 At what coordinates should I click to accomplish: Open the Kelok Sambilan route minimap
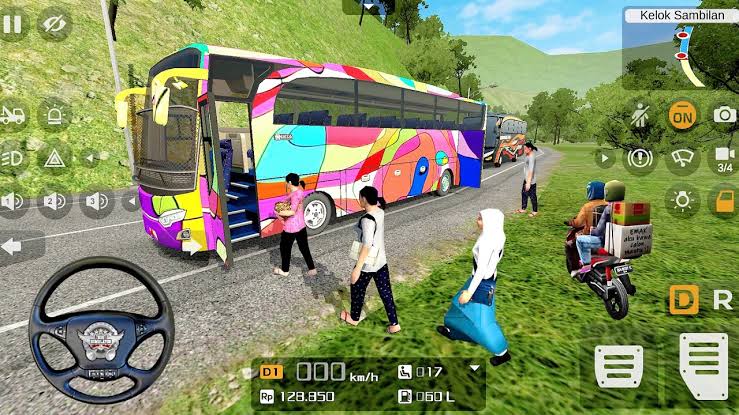tap(680, 48)
